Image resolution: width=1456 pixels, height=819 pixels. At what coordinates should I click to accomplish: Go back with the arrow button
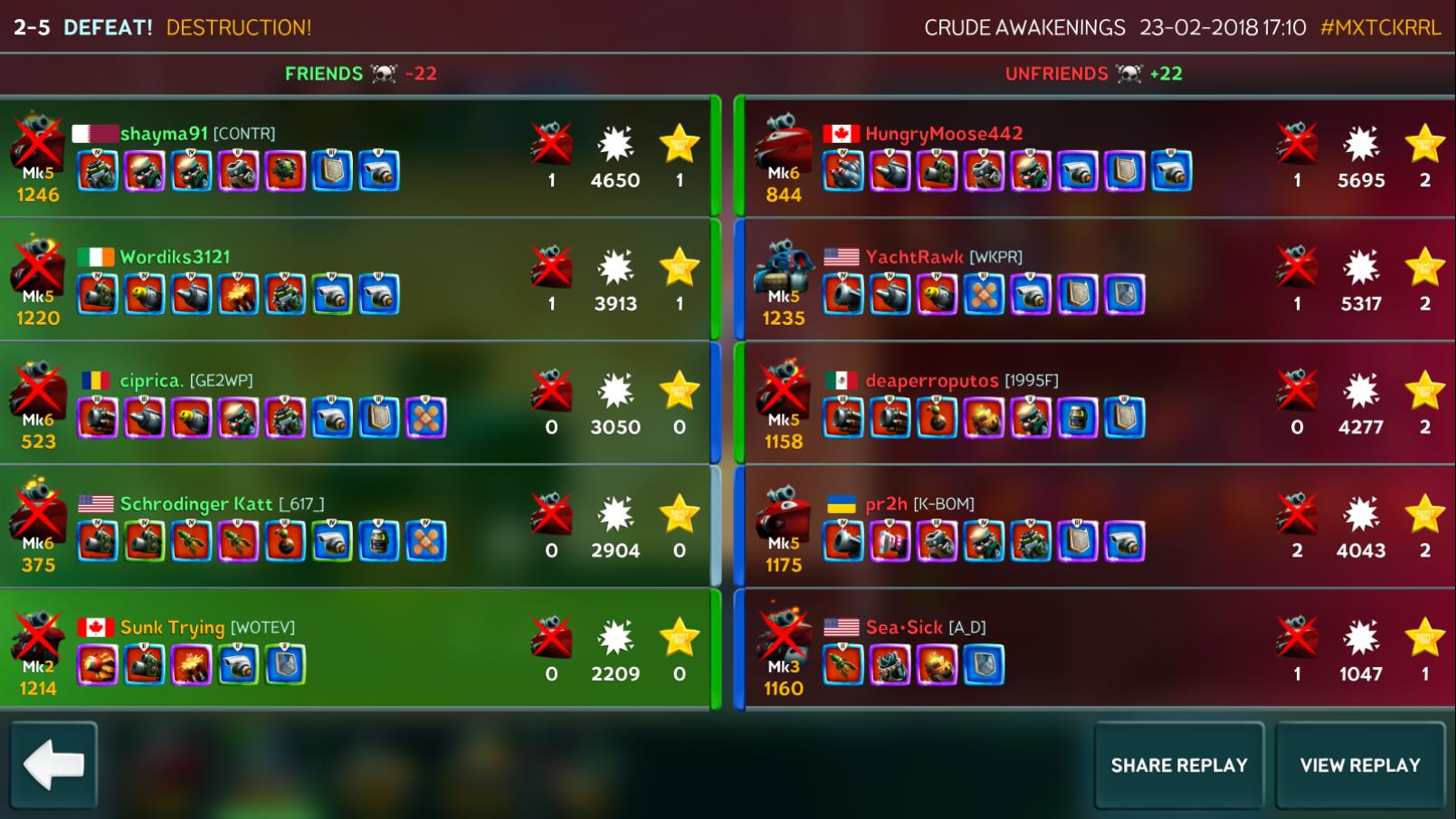pos(53,765)
